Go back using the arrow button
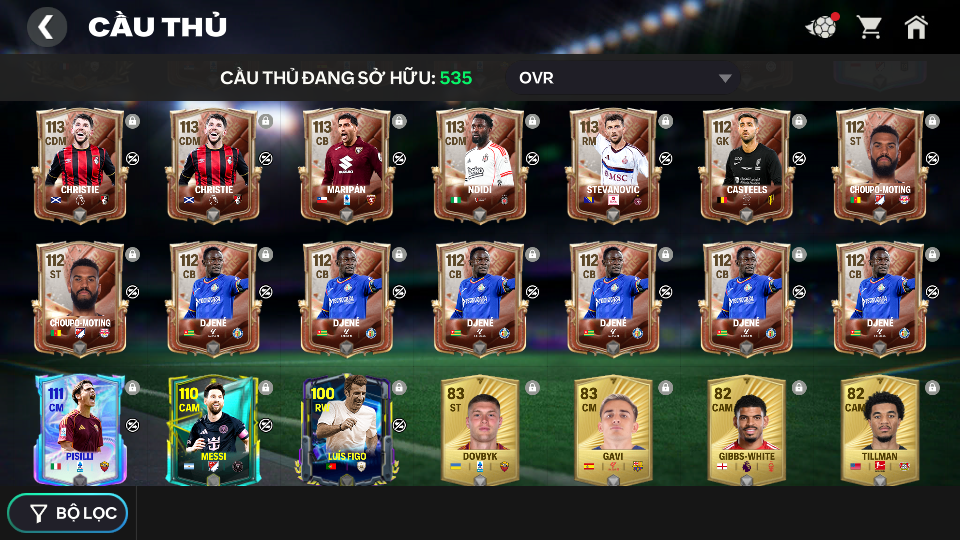The height and width of the screenshot is (540, 960). point(46,27)
